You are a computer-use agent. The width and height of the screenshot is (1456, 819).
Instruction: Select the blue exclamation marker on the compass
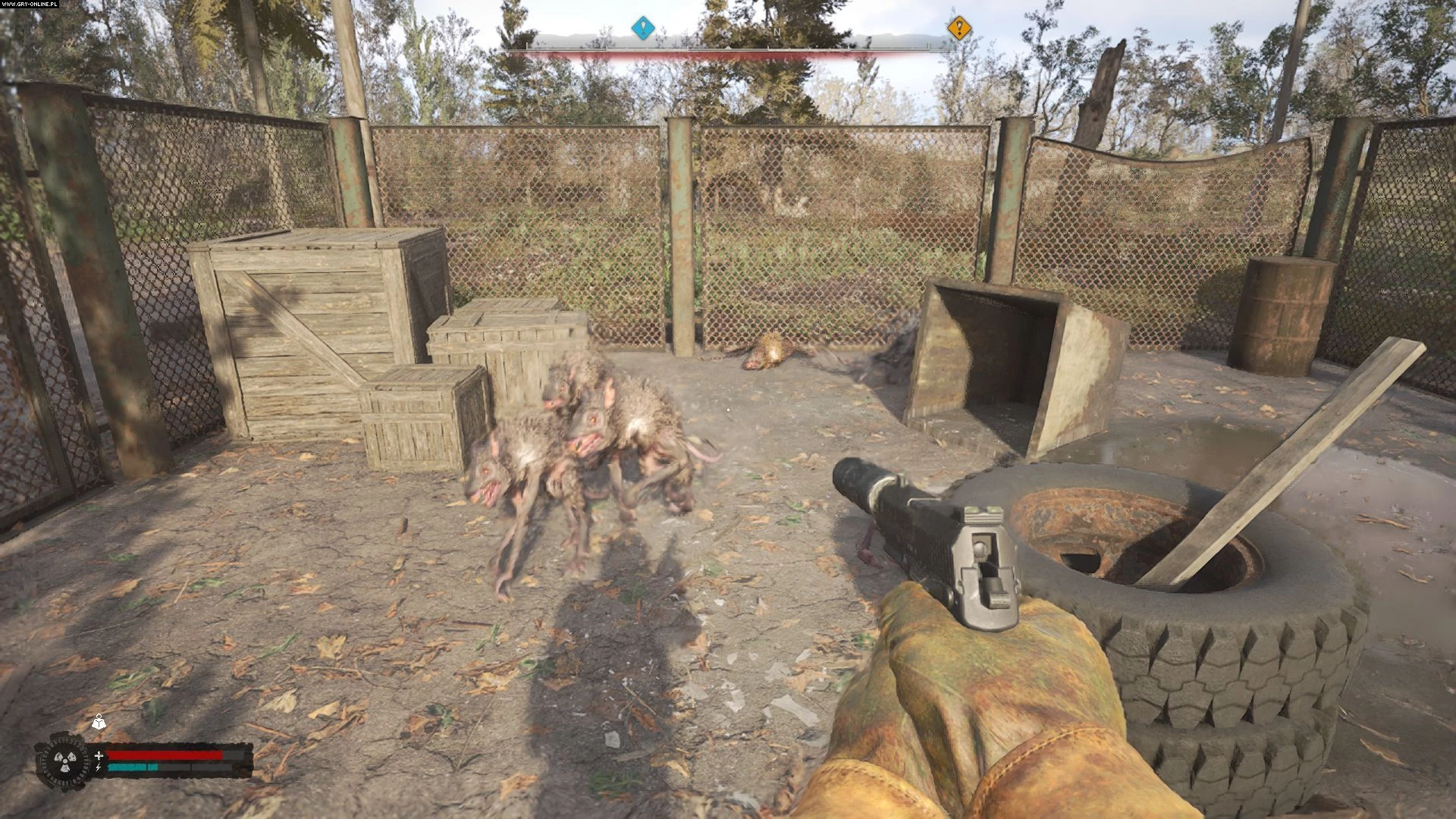[x=643, y=29]
